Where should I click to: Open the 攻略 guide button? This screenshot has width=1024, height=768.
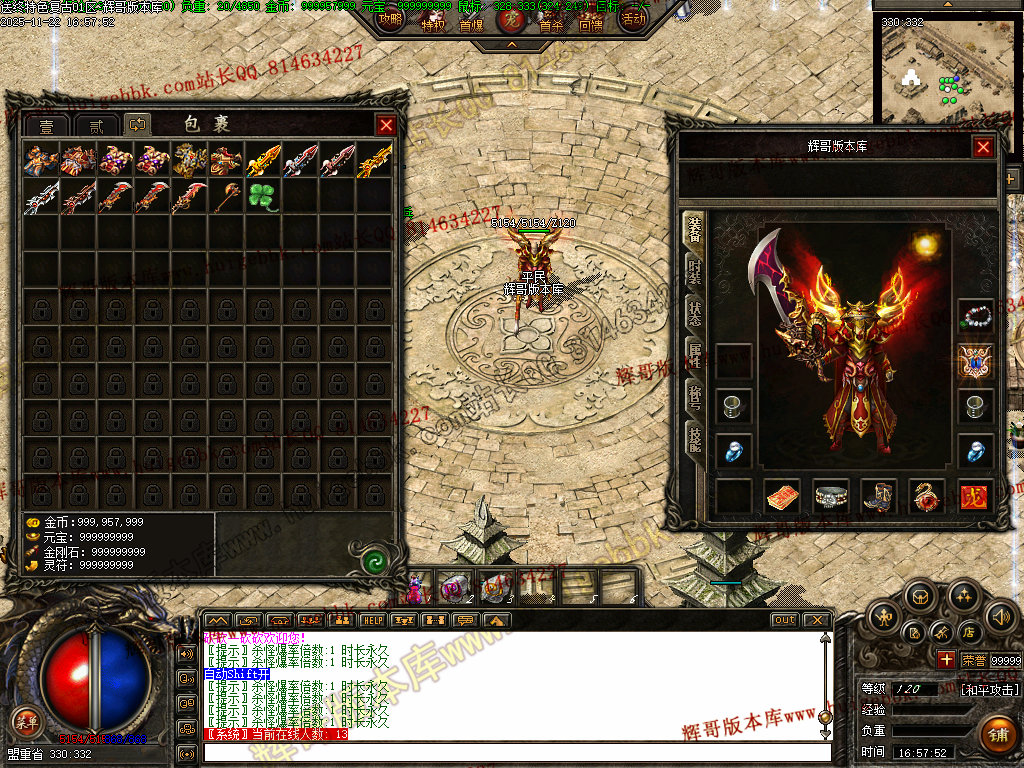391,18
